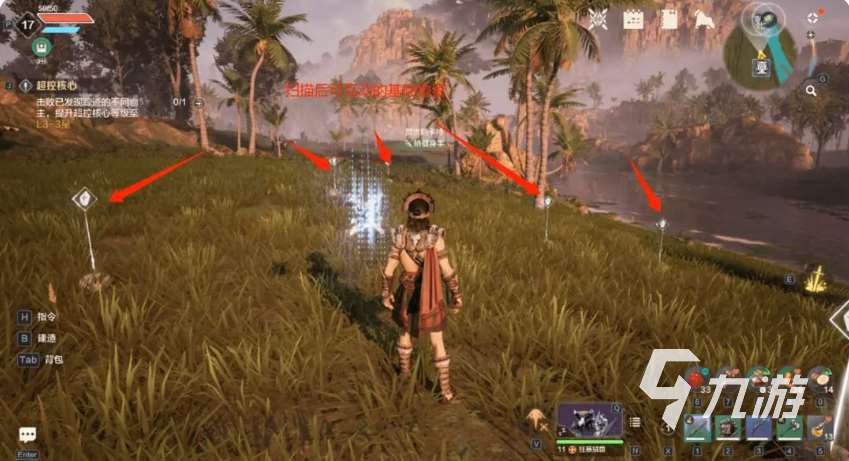Viewport: 849px width, 461px height.
Task: Click the green buff status icon
Action: click(x=41, y=47)
